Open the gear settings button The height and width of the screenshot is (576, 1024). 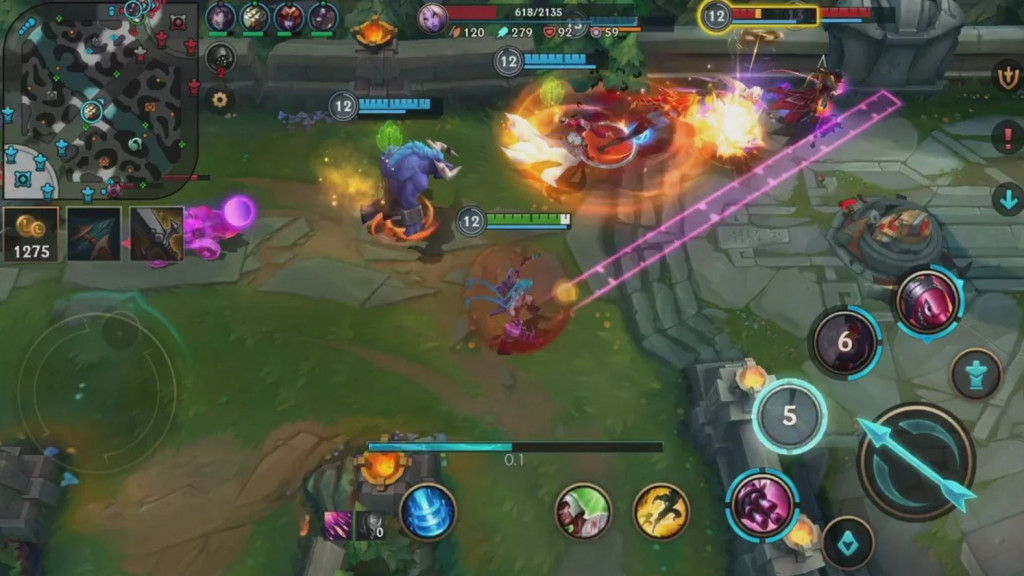point(219,99)
